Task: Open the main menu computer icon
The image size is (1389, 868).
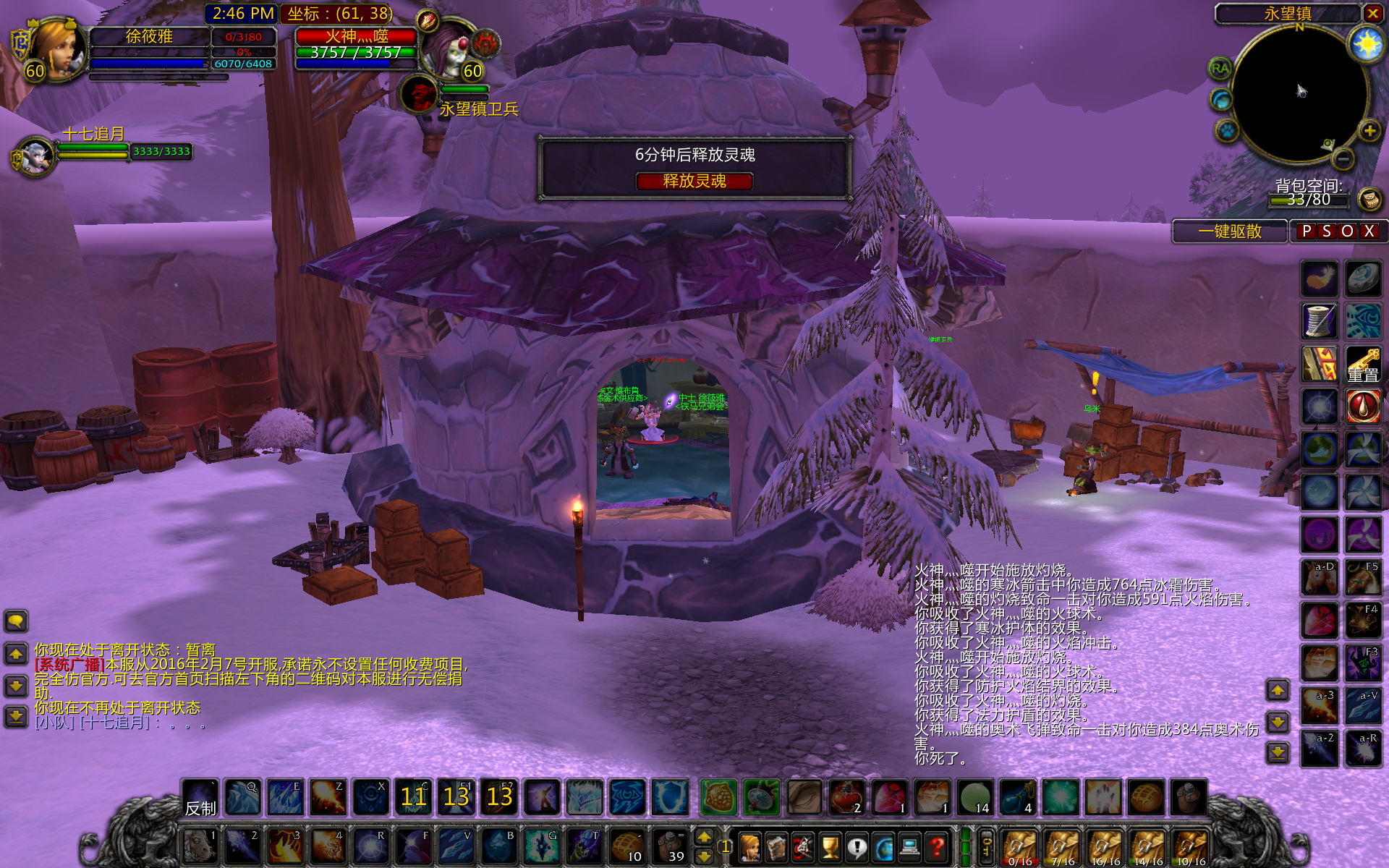Action: point(909,848)
